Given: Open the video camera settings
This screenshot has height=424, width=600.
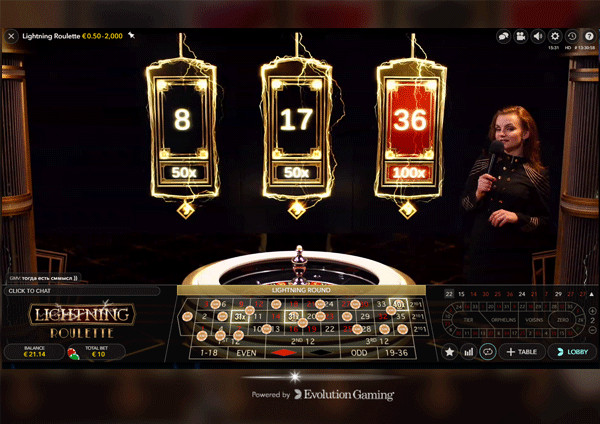Looking at the screenshot, I should coord(520,37).
